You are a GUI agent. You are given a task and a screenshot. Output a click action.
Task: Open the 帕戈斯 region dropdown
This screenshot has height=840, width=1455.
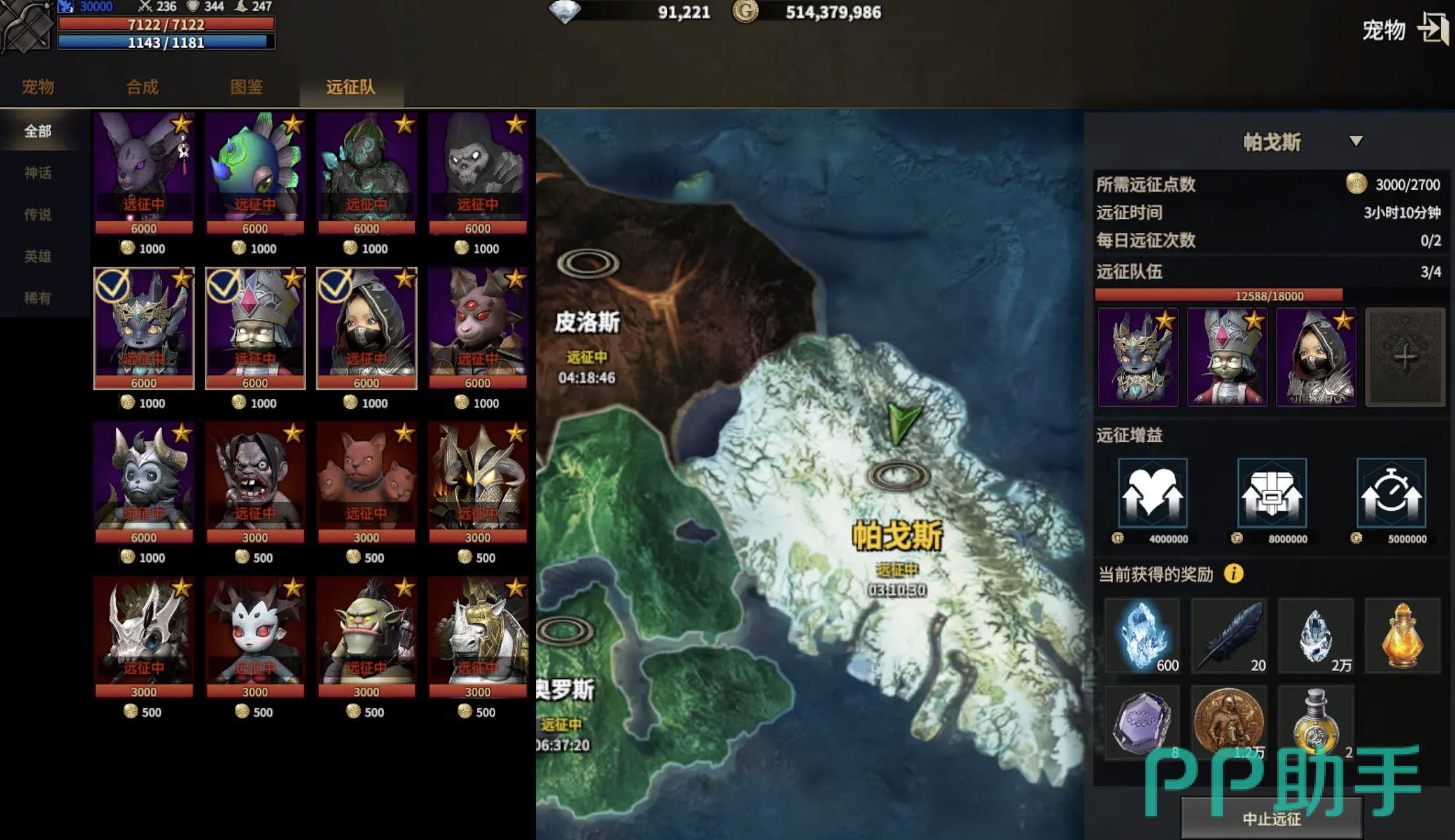tap(1356, 142)
